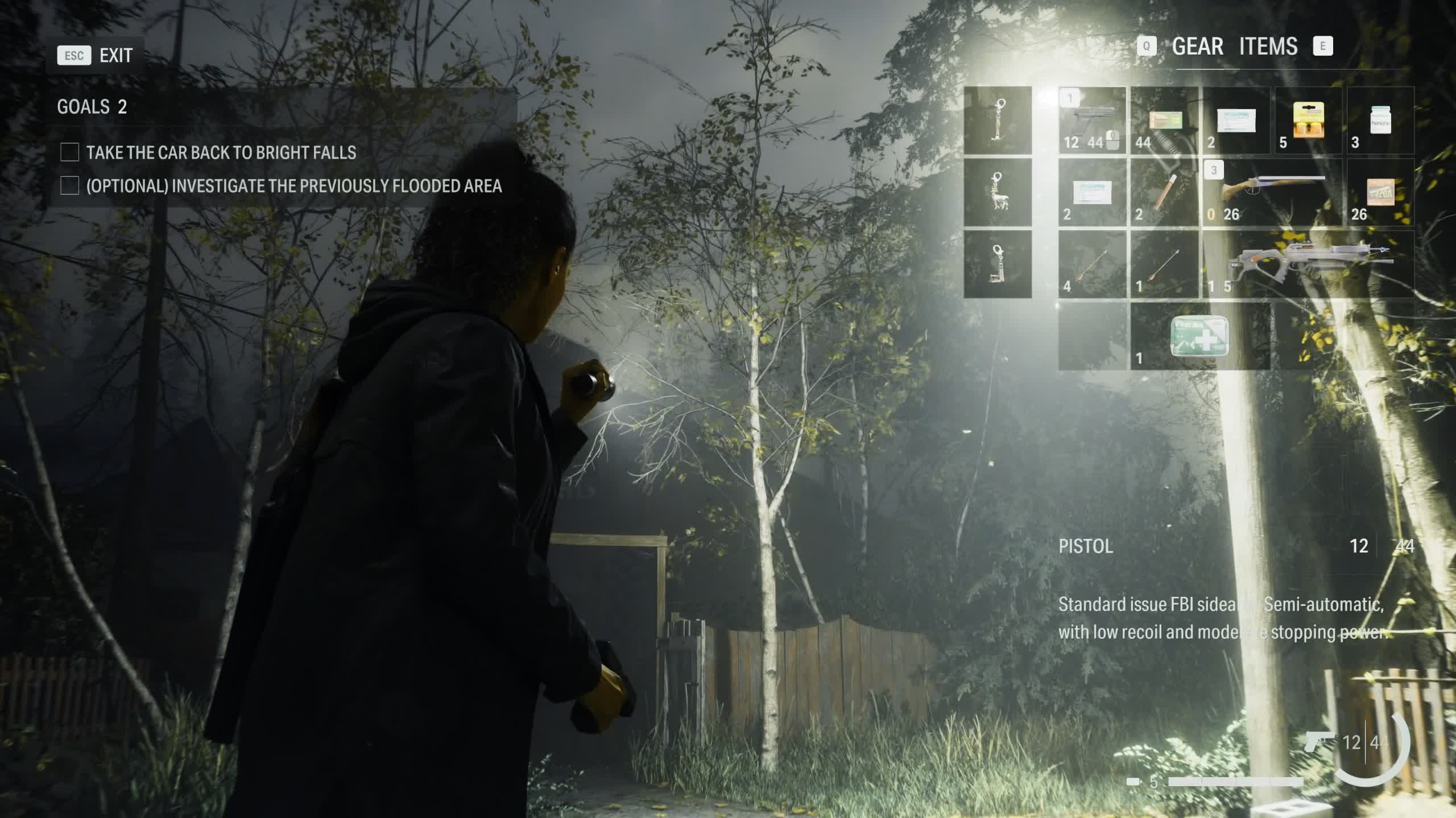Image resolution: width=1456 pixels, height=818 pixels.
Task: Select the crossbow weapon slot
Action: 1308,264
